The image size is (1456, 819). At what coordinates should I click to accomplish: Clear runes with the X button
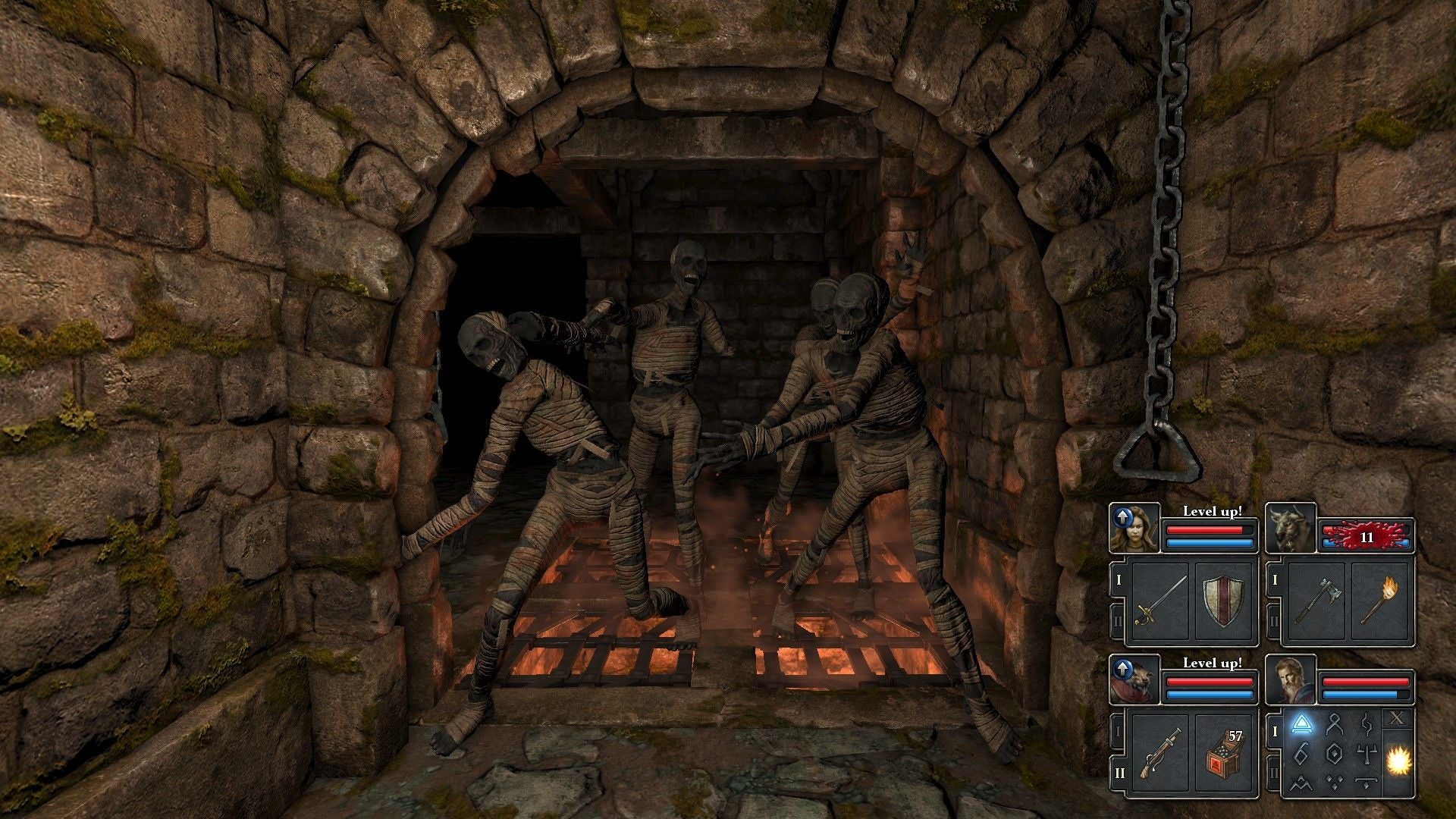pos(1397,717)
